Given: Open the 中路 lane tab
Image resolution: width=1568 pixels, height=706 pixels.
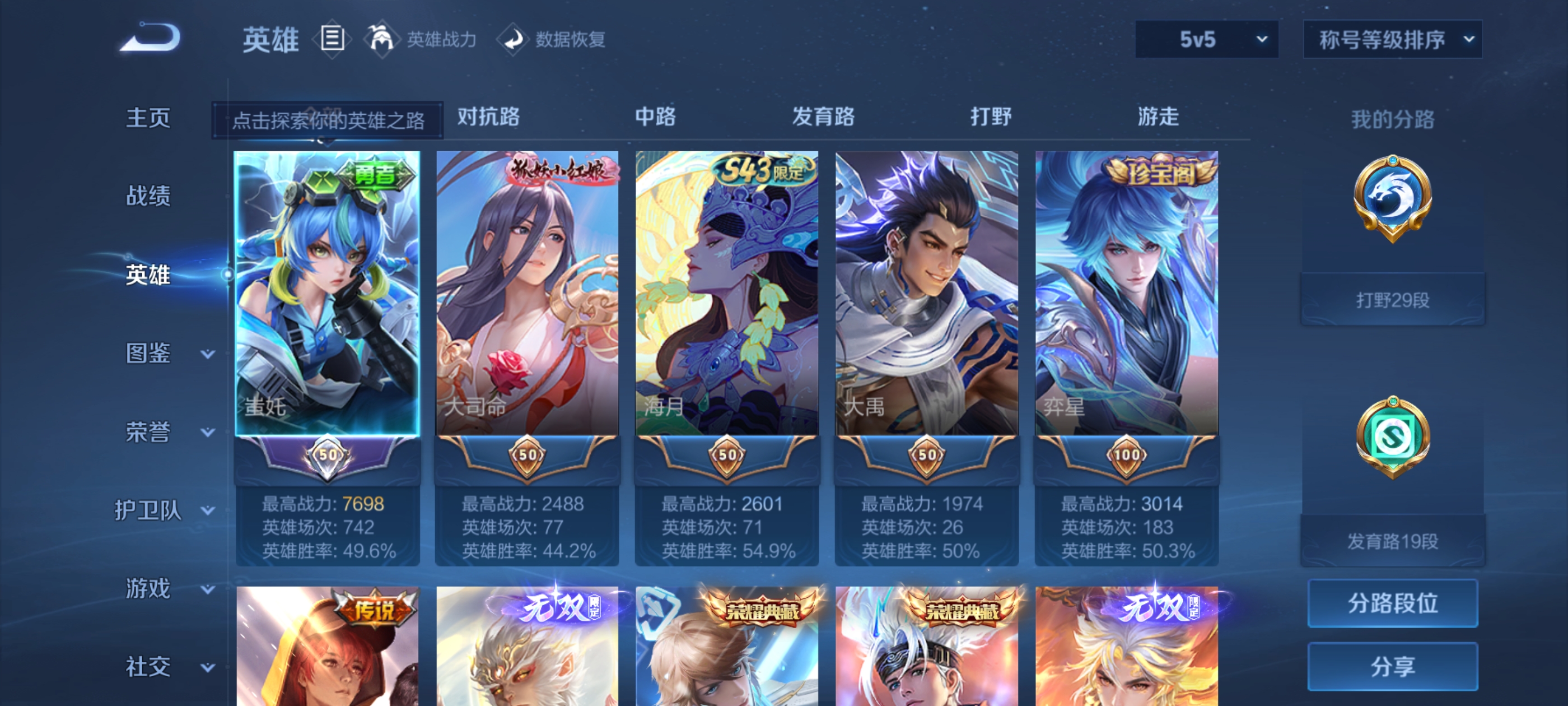Looking at the screenshot, I should pyautogui.click(x=656, y=118).
